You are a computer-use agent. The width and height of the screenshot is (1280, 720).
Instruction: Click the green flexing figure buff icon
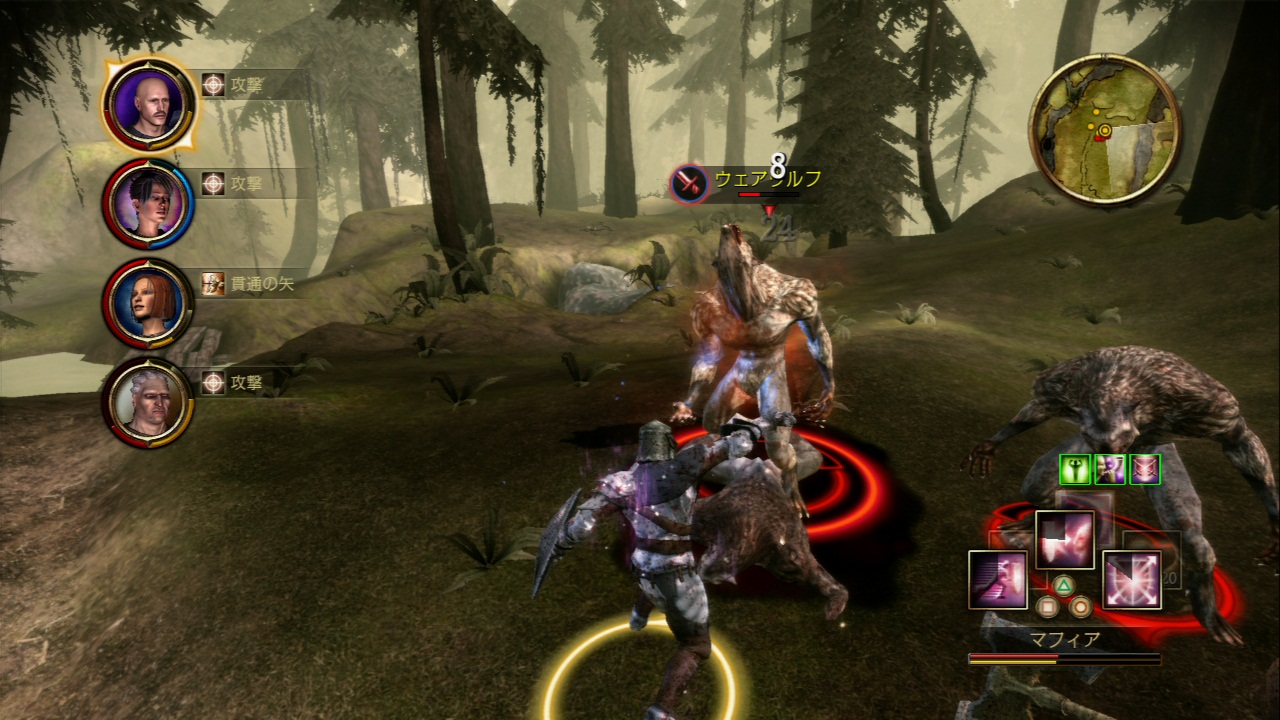point(1075,469)
